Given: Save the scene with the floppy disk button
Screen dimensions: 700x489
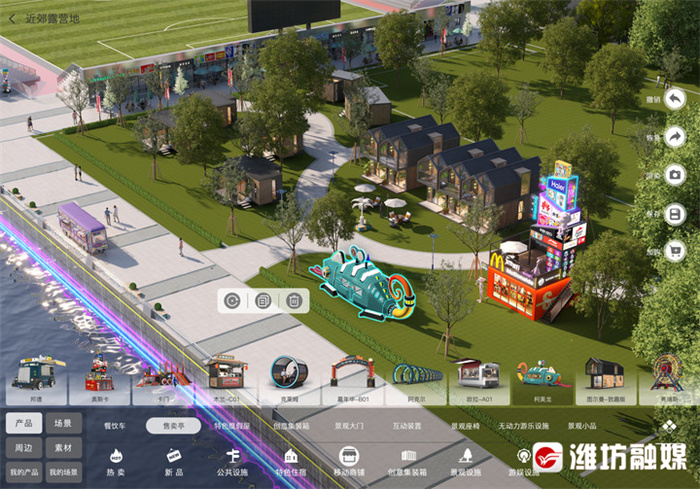Looking at the screenshot, I should click(x=675, y=213).
